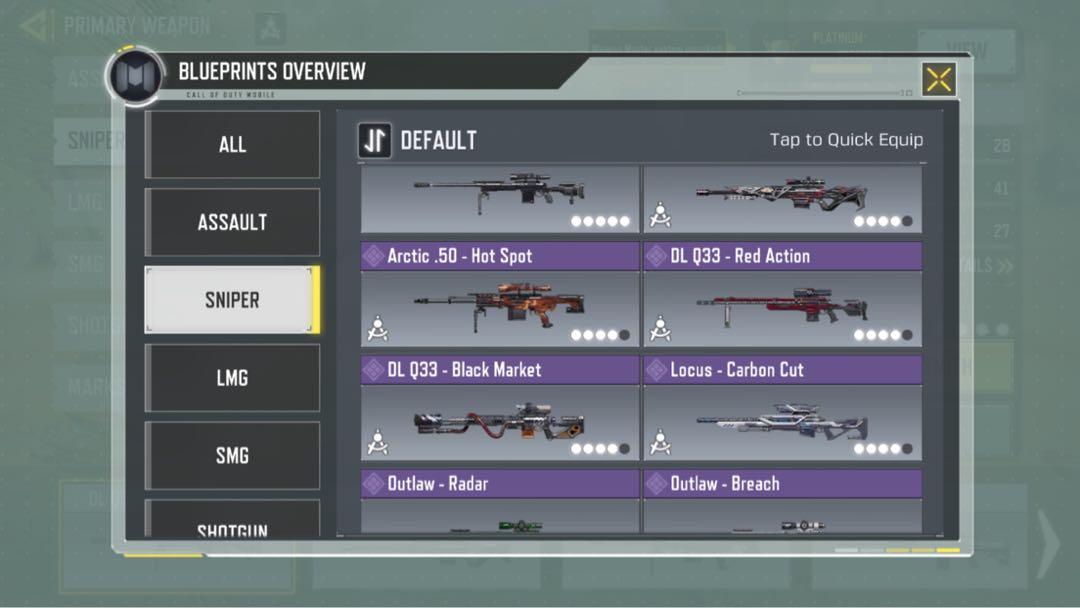Open the LMG category tab
The image size is (1080, 608).
(x=232, y=378)
